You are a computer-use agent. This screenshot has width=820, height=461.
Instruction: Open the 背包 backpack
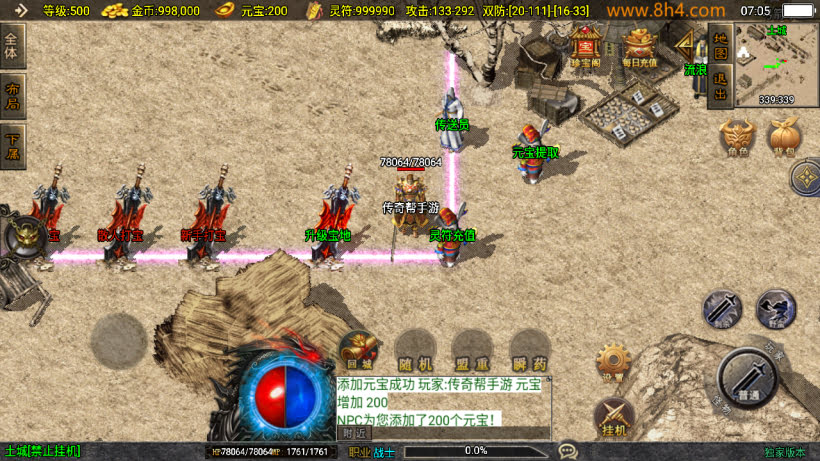[x=783, y=138]
